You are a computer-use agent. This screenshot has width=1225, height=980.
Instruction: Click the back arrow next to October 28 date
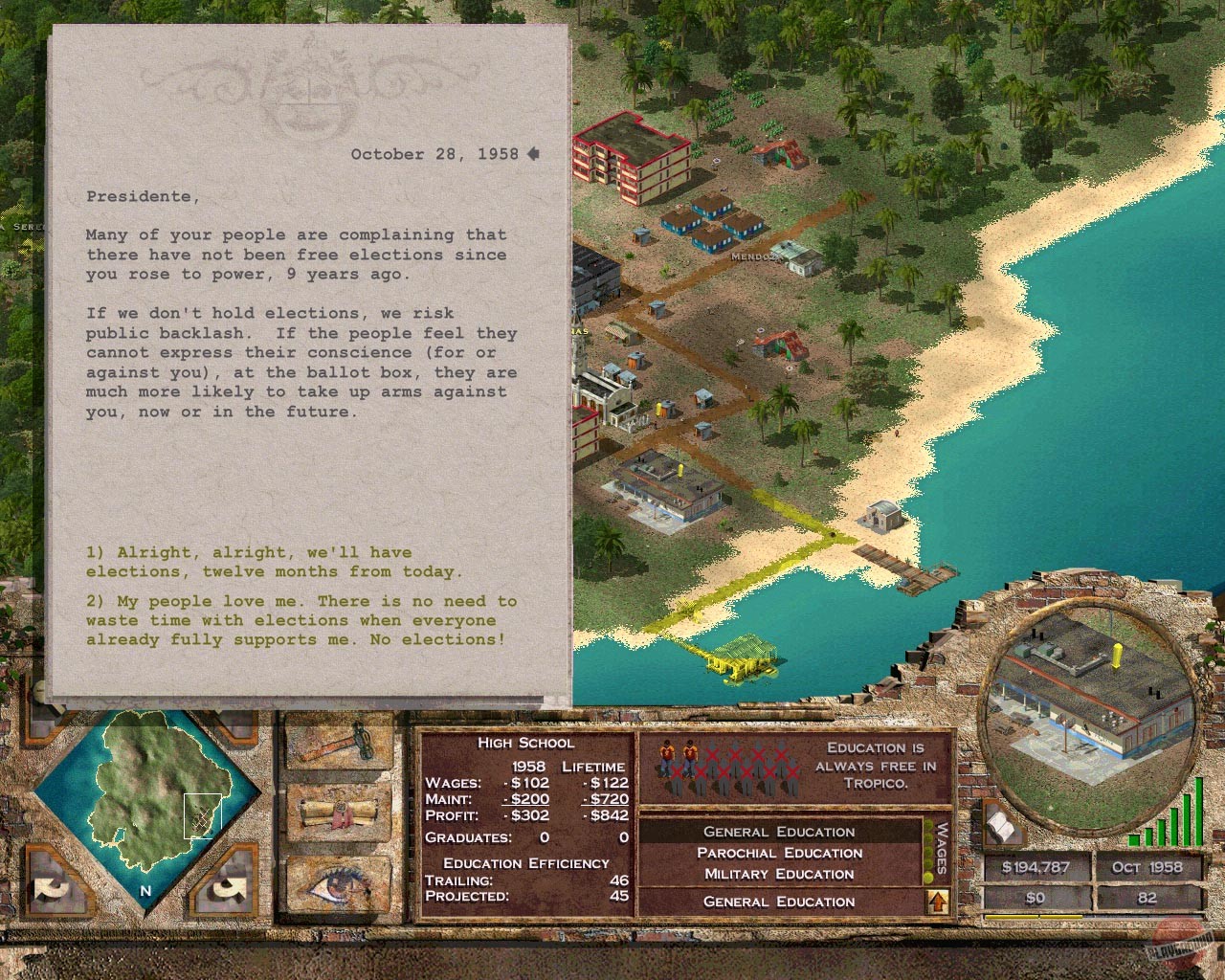tap(533, 153)
